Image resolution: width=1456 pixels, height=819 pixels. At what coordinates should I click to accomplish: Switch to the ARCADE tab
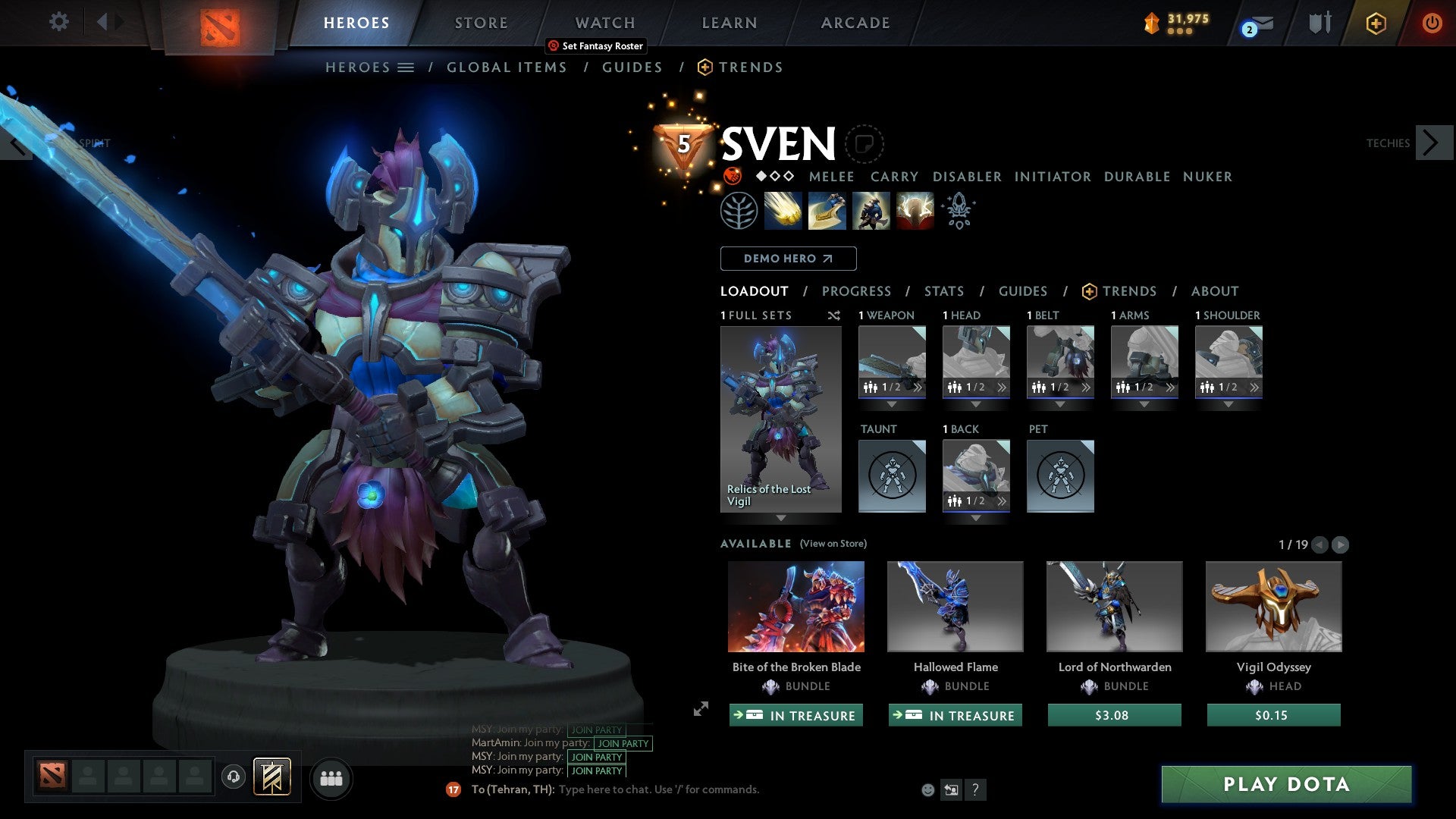coord(855,23)
